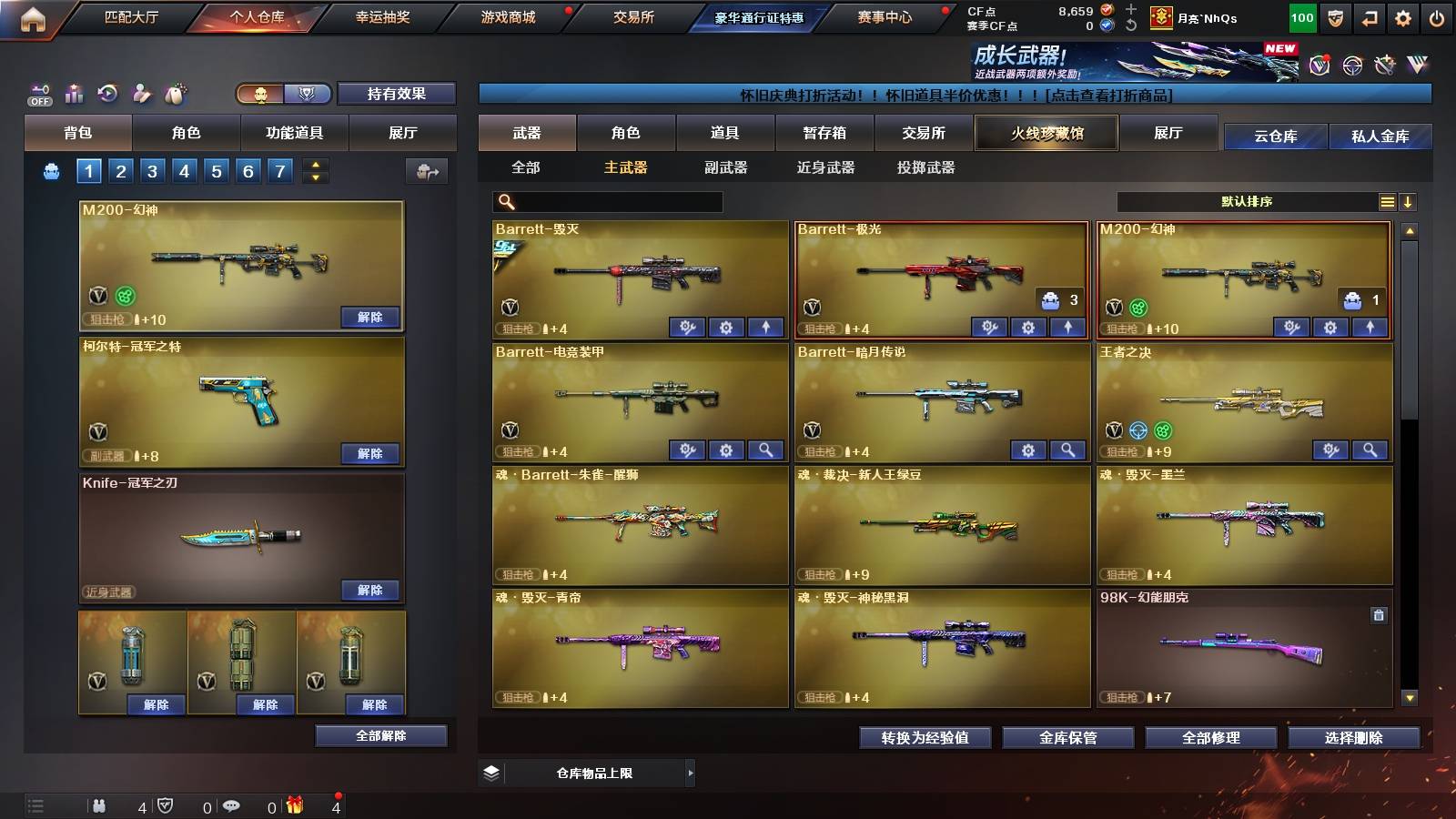
Task: Click the bar chart statistics icon top left
Action: tap(72, 93)
